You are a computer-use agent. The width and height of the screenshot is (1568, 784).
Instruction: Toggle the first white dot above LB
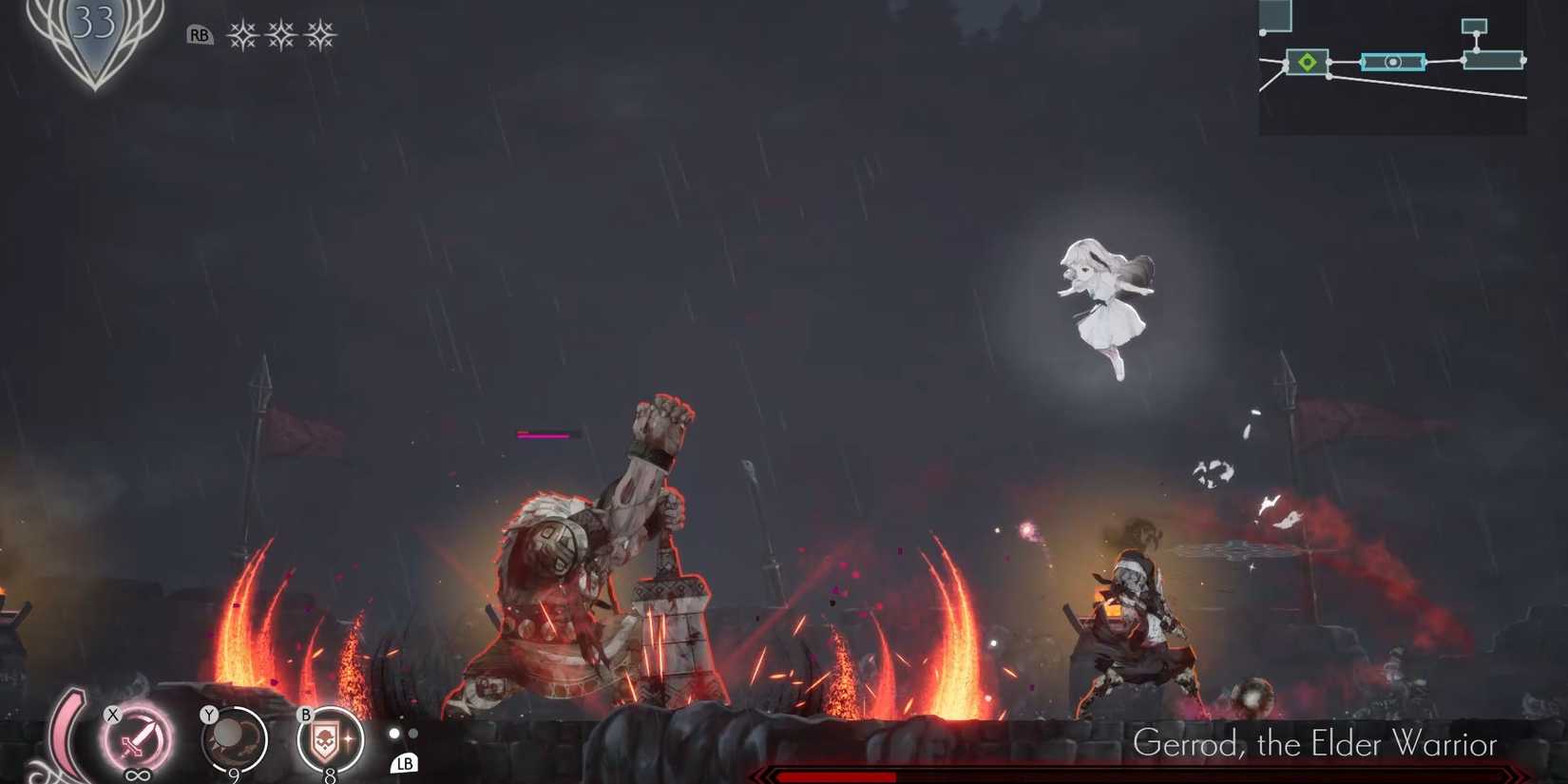click(x=394, y=733)
